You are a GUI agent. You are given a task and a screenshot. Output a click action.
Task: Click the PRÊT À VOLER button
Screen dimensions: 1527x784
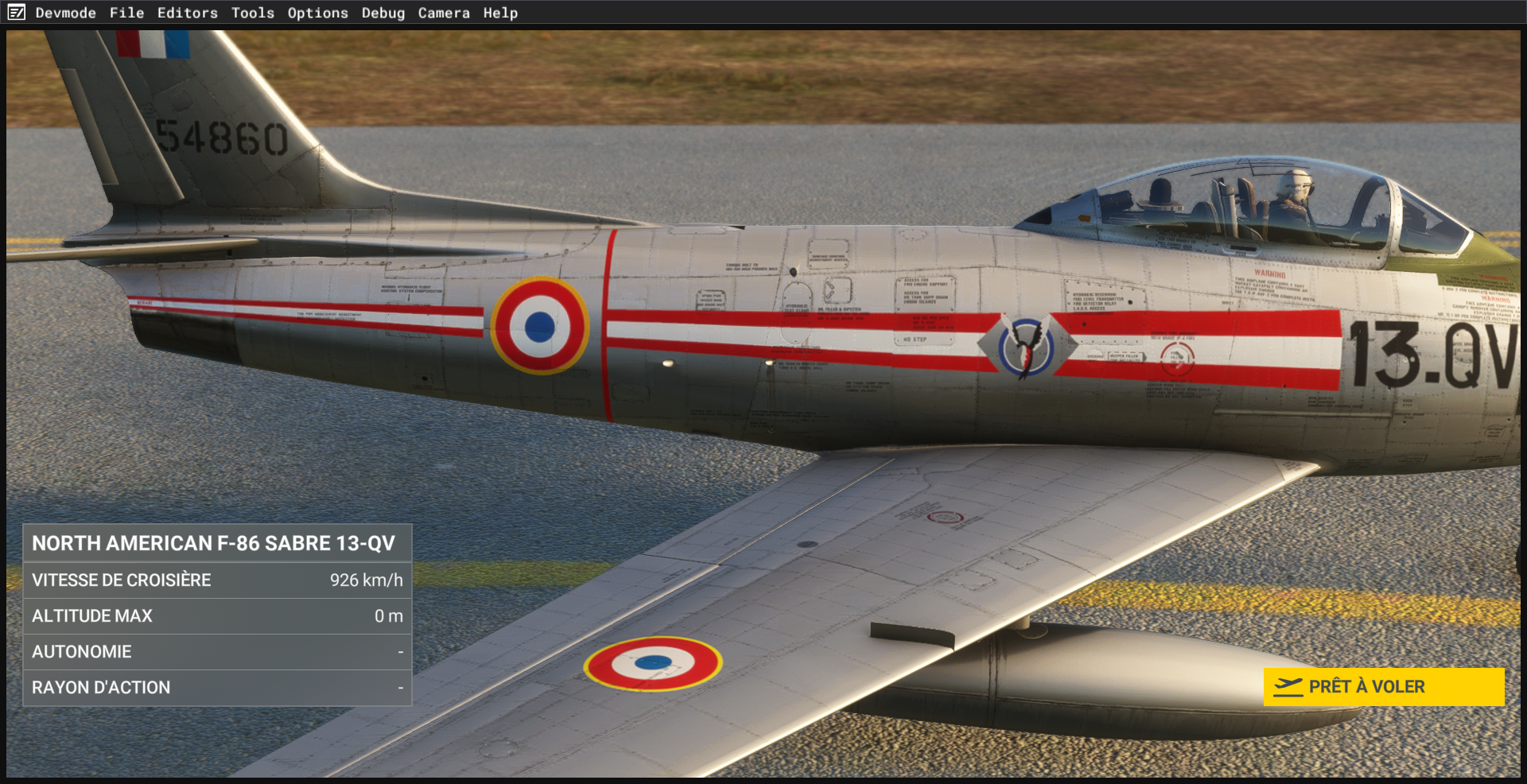tap(1383, 686)
